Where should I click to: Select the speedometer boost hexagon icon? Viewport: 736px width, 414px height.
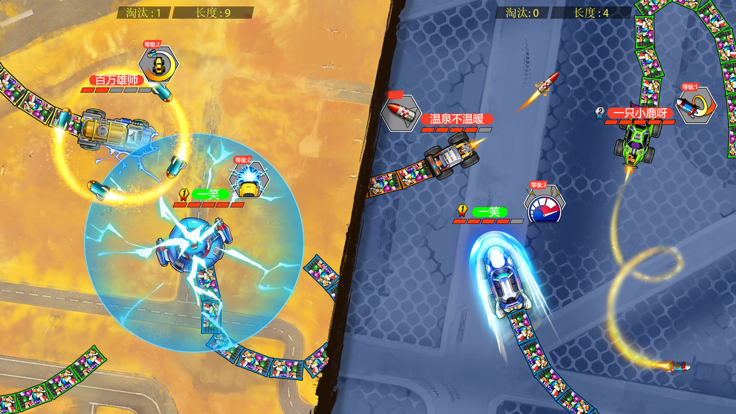pos(545,205)
